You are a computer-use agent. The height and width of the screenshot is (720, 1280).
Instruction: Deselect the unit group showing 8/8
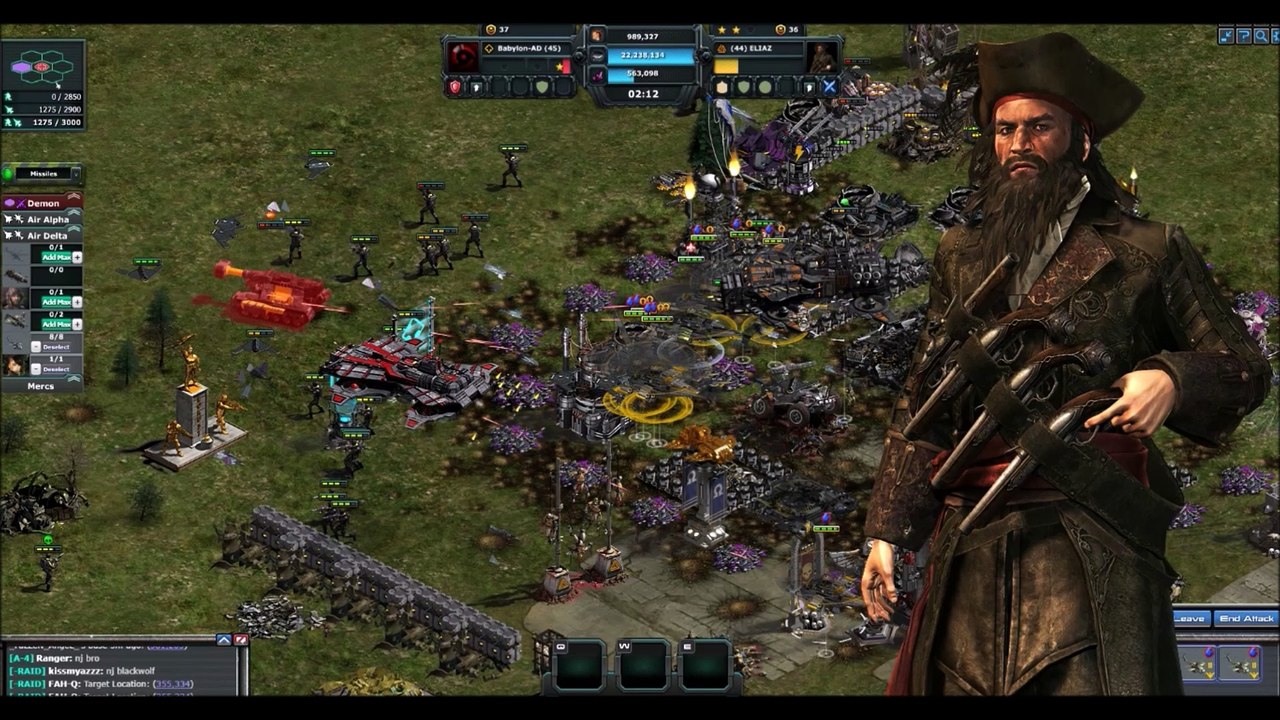click(55, 347)
